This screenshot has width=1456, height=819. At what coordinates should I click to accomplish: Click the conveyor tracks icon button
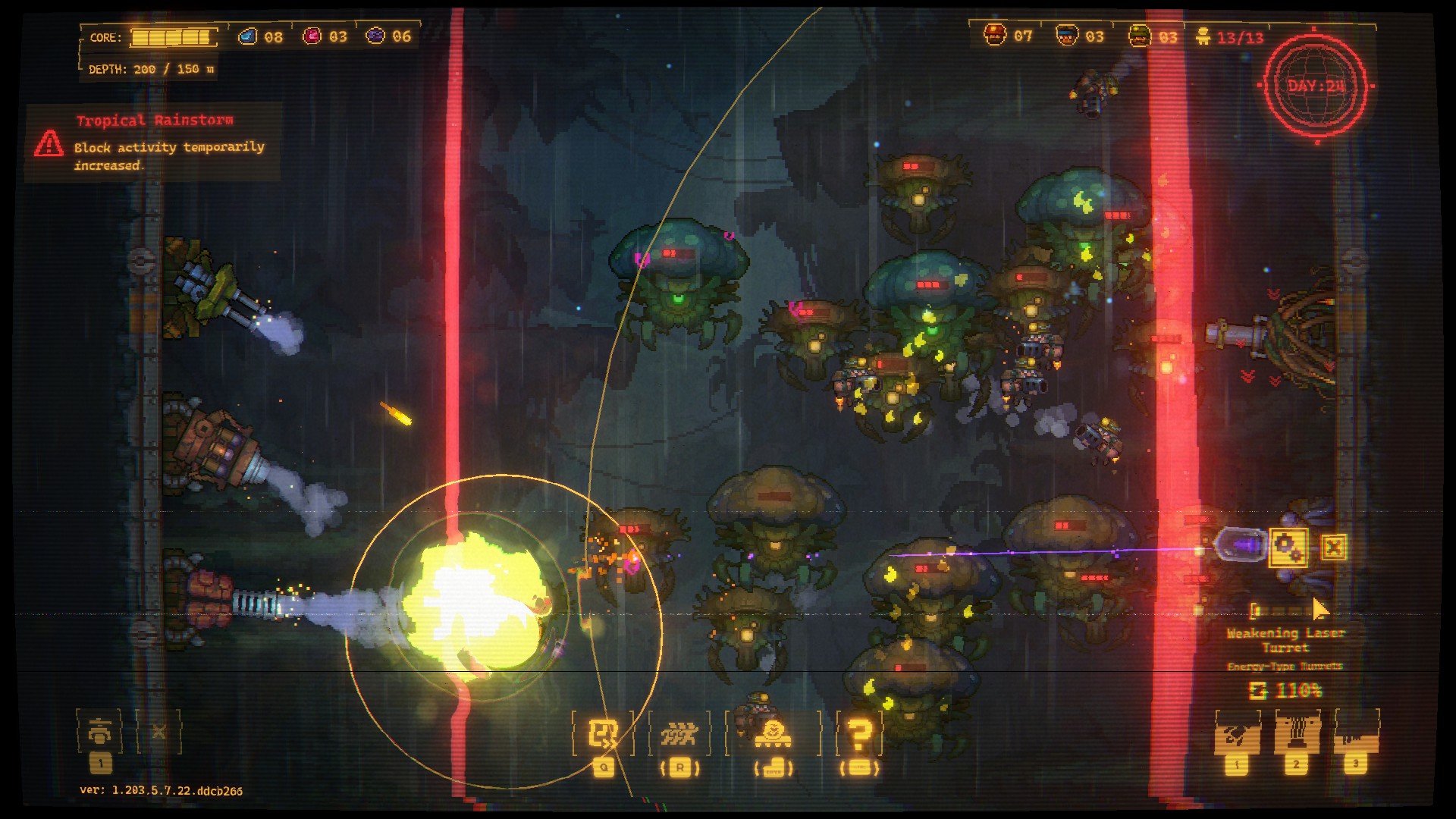click(679, 733)
